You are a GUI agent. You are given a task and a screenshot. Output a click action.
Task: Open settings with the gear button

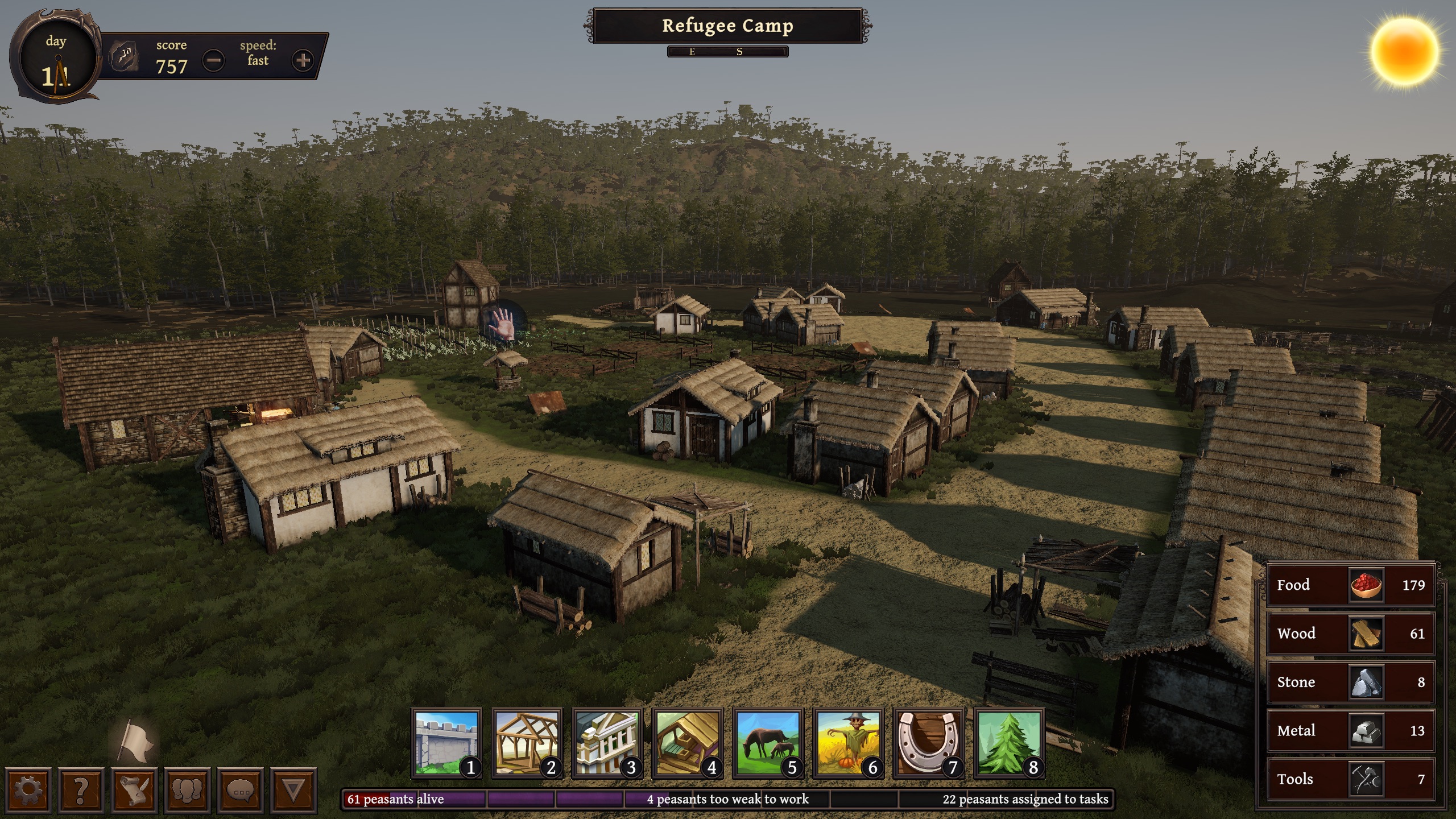pyautogui.click(x=28, y=789)
